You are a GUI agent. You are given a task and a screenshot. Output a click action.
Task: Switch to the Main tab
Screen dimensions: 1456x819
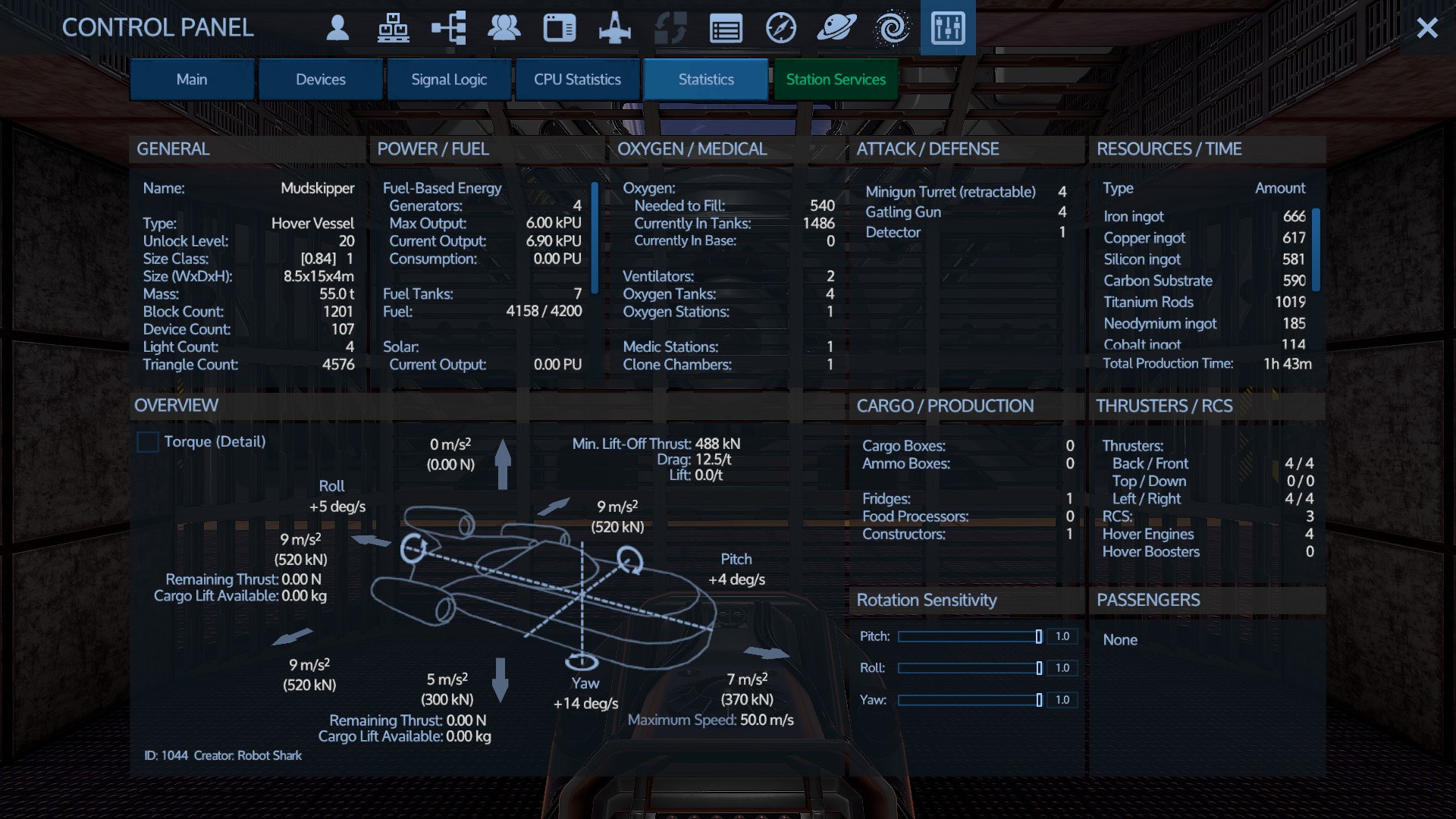pos(192,80)
